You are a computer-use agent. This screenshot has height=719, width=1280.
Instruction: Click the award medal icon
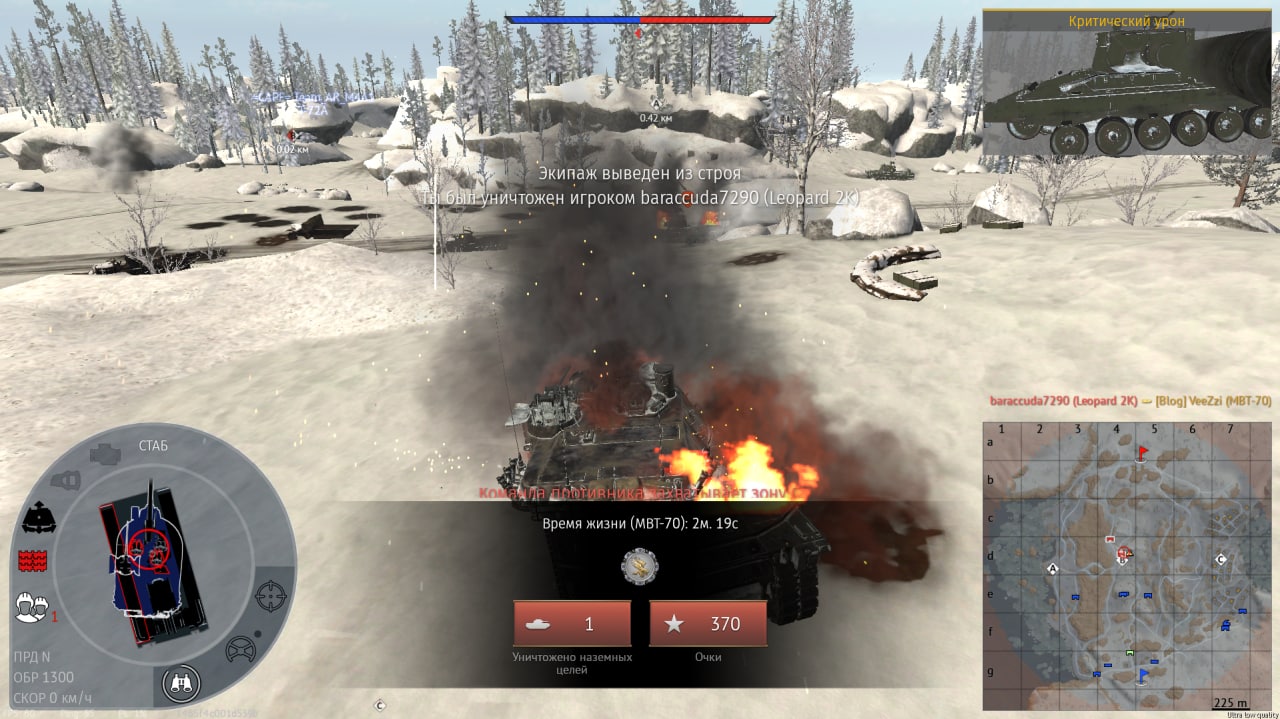point(640,566)
